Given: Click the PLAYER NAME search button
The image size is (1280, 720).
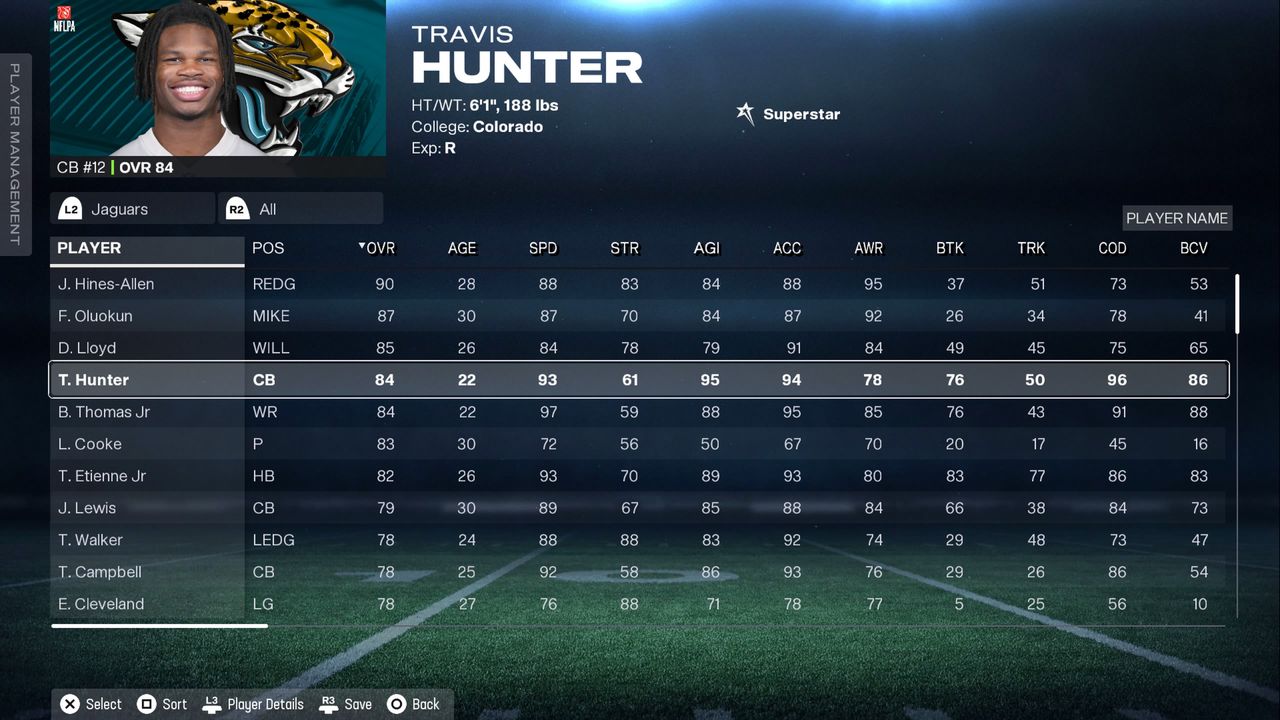Looking at the screenshot, I should [x=1176, y=218].
